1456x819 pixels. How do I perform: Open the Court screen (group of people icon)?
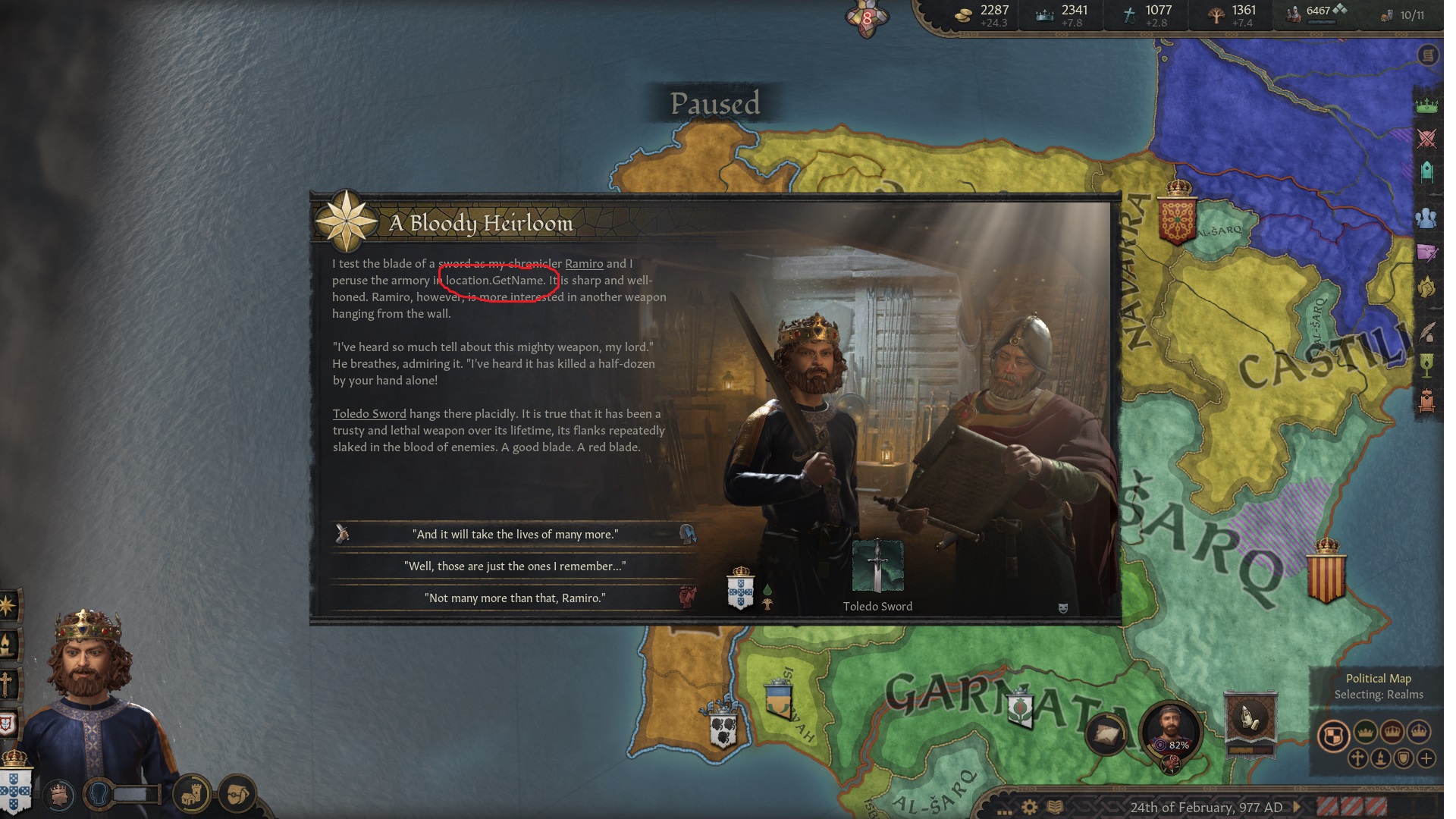(x=1427, y=217)
